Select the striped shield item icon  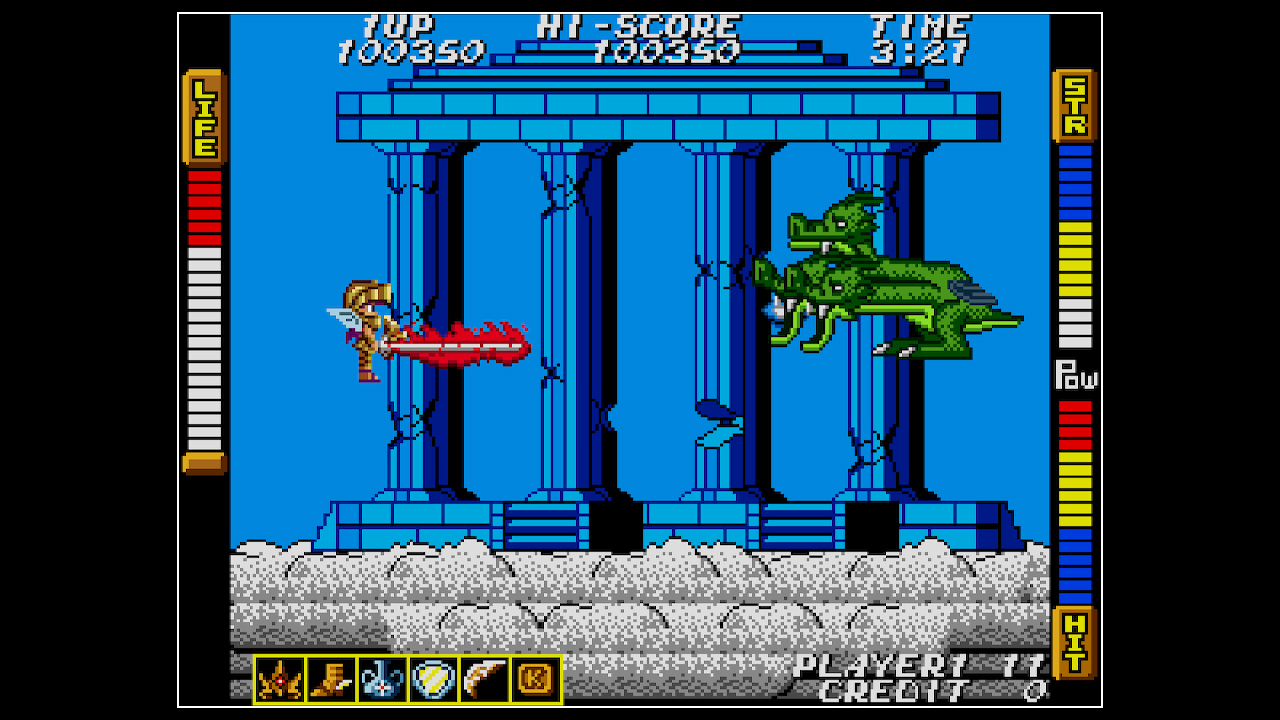[x=431, y=678]
